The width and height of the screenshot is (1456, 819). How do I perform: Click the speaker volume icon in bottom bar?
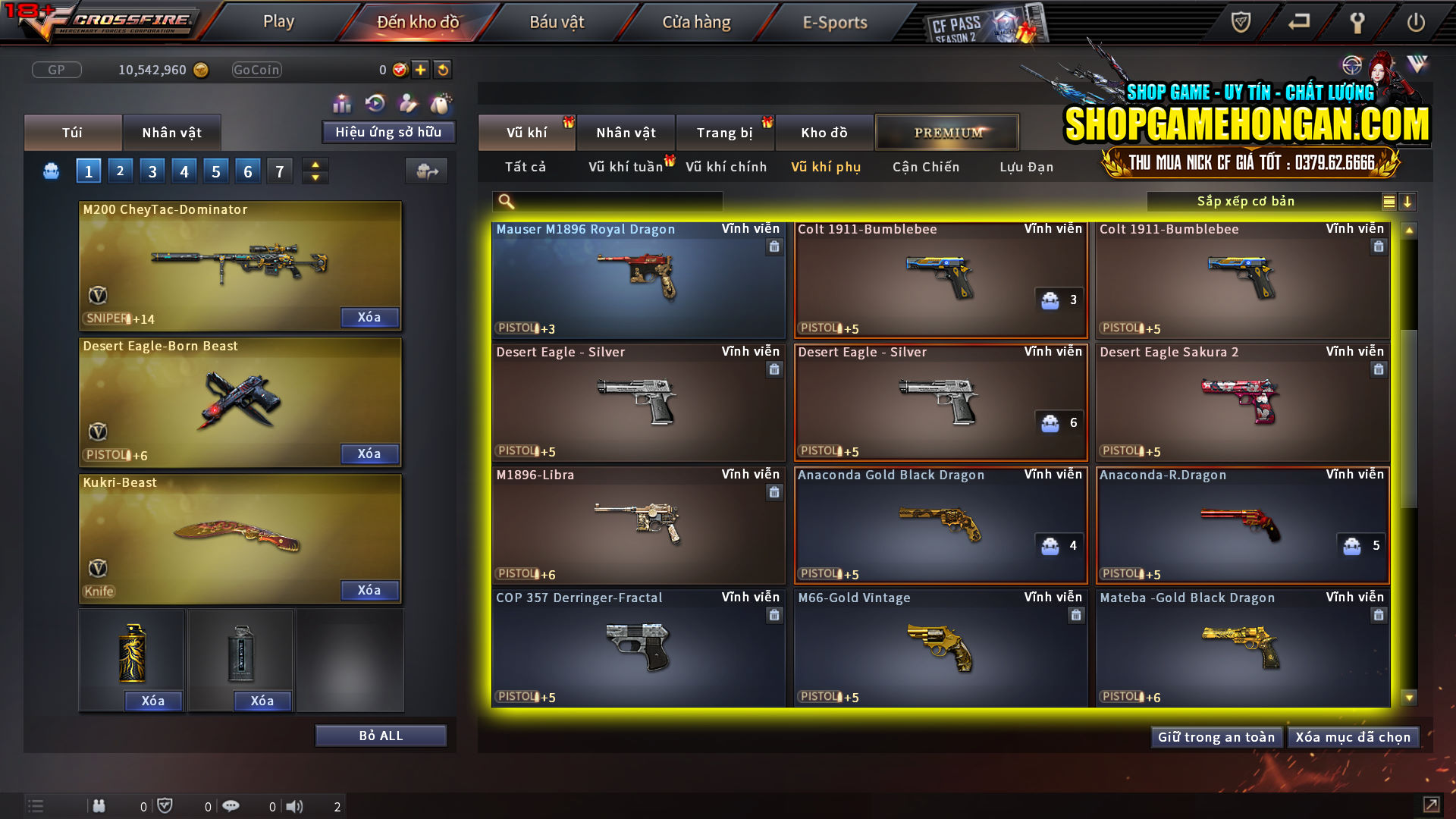(x=296, y=806)
